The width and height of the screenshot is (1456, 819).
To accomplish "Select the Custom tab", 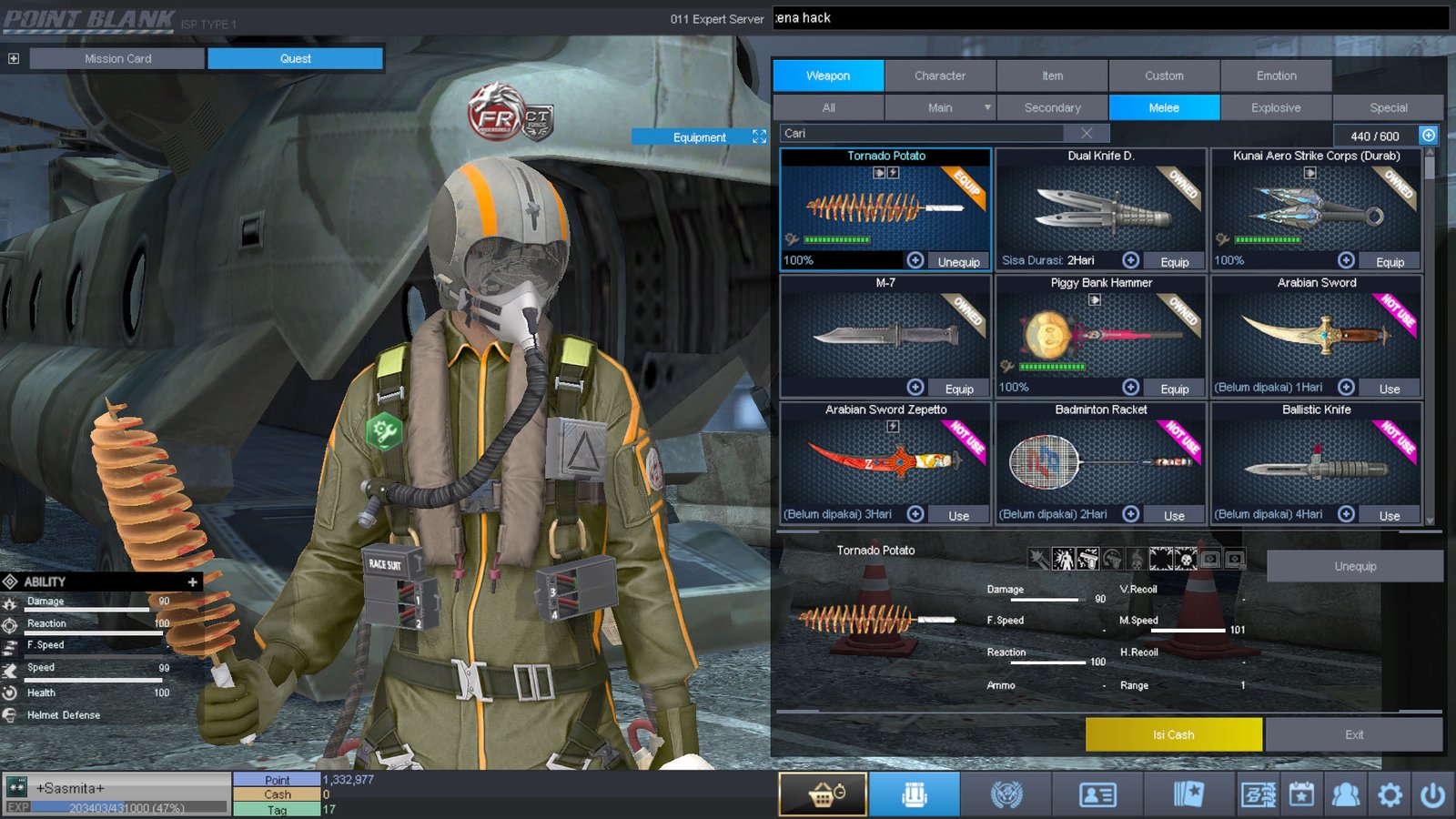I will click(1164, 76).
